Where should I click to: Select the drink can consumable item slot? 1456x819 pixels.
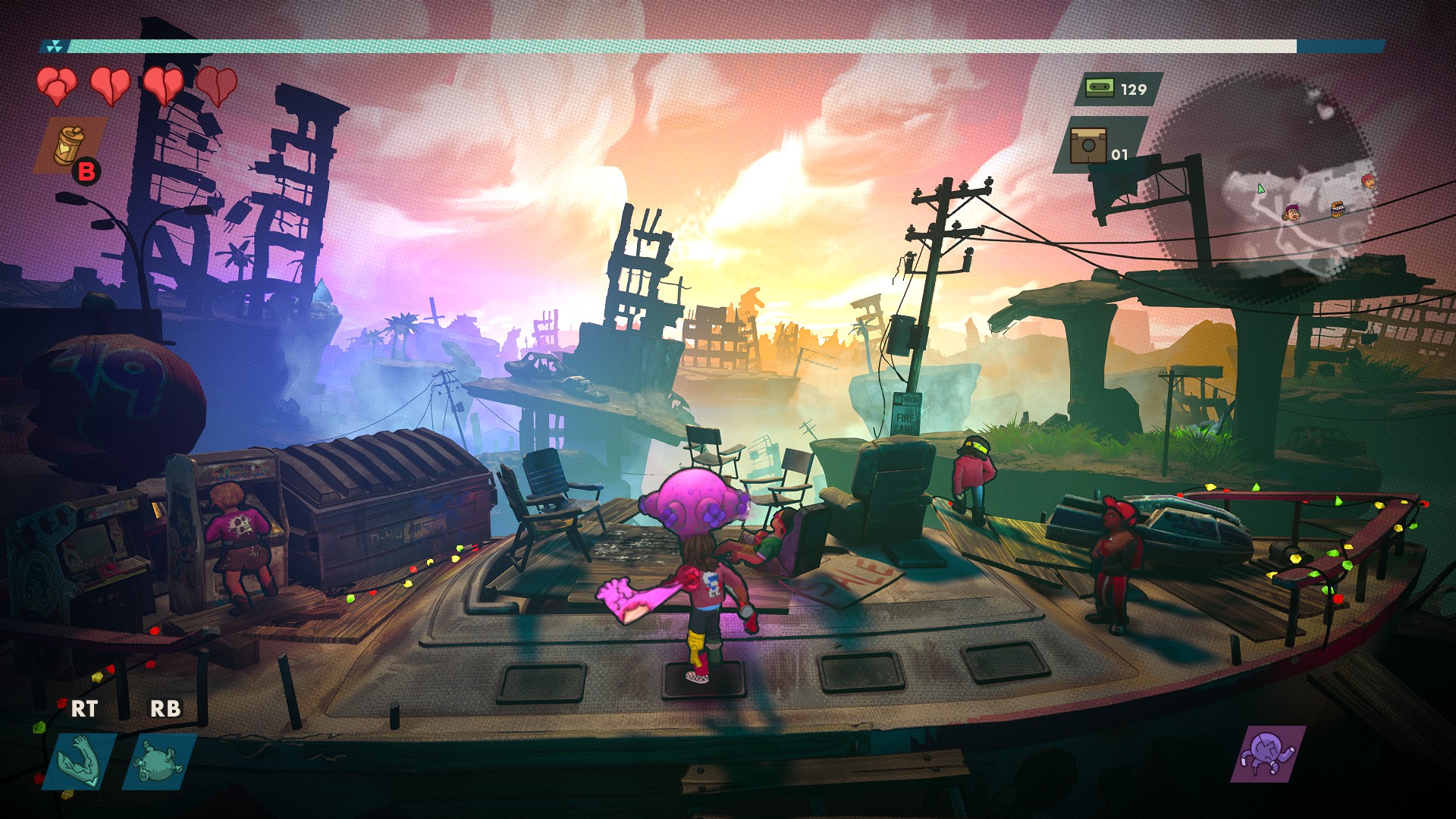pos(68,145)
